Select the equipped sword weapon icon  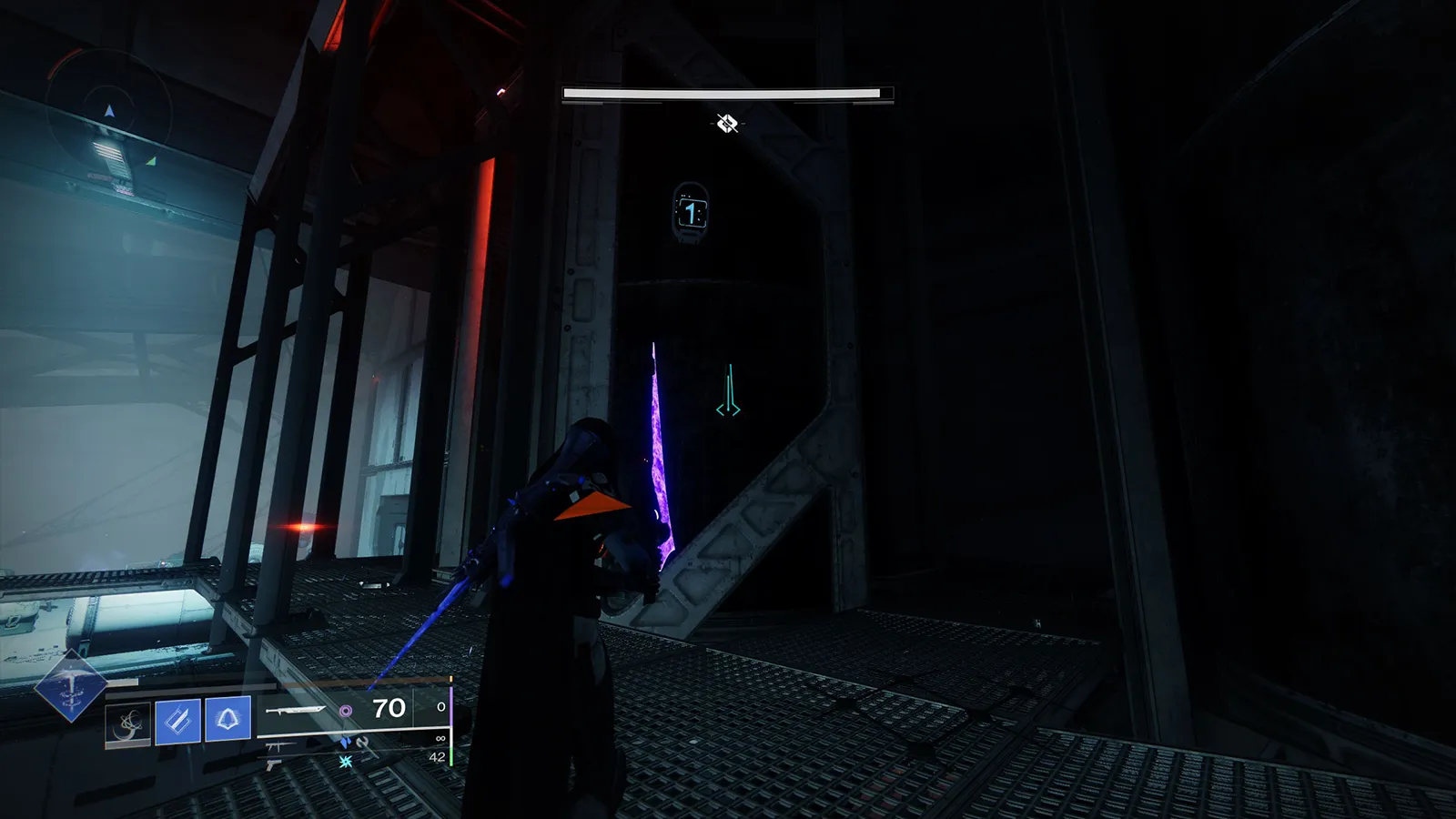click(295, 710)
